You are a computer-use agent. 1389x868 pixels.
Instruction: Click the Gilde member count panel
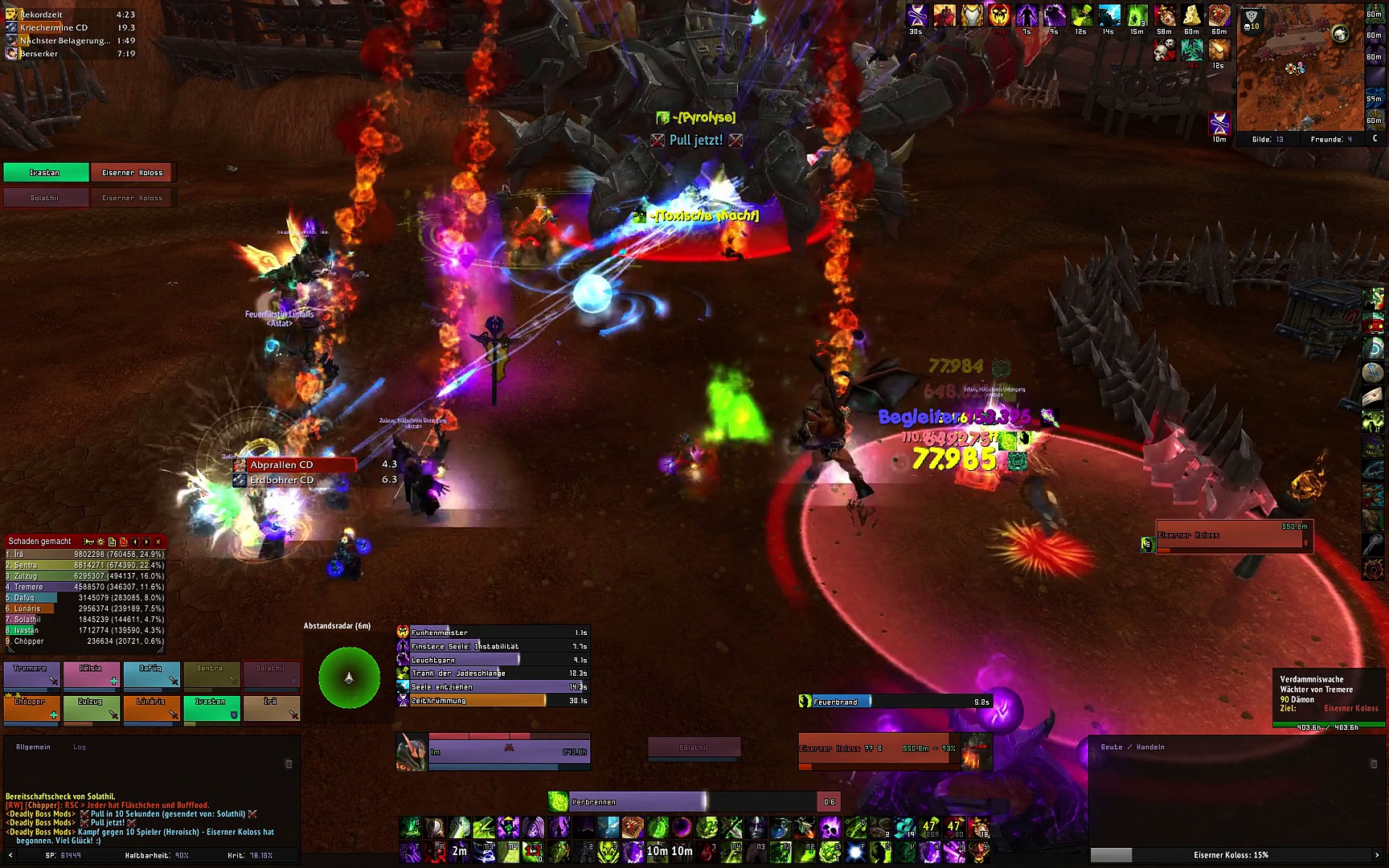tap(1268, 140)
